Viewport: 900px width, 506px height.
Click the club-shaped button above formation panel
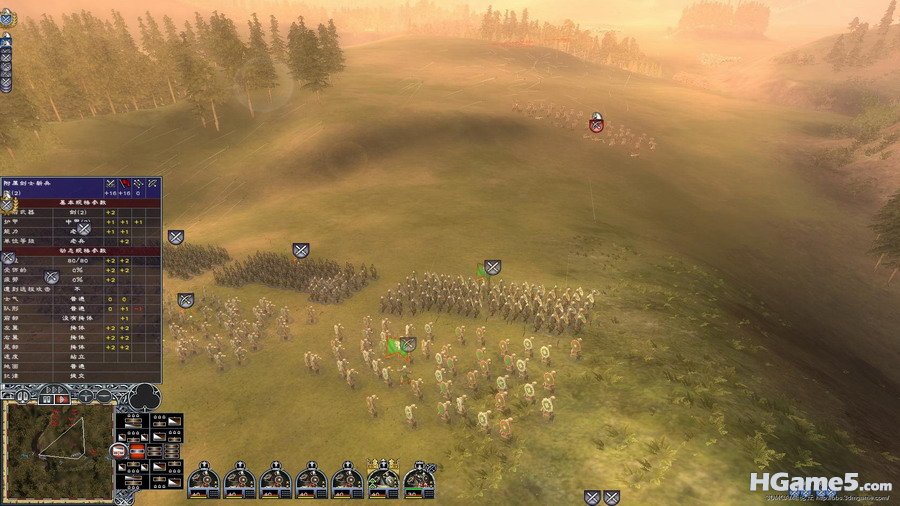pyautogui.click(x=145, y=396)
